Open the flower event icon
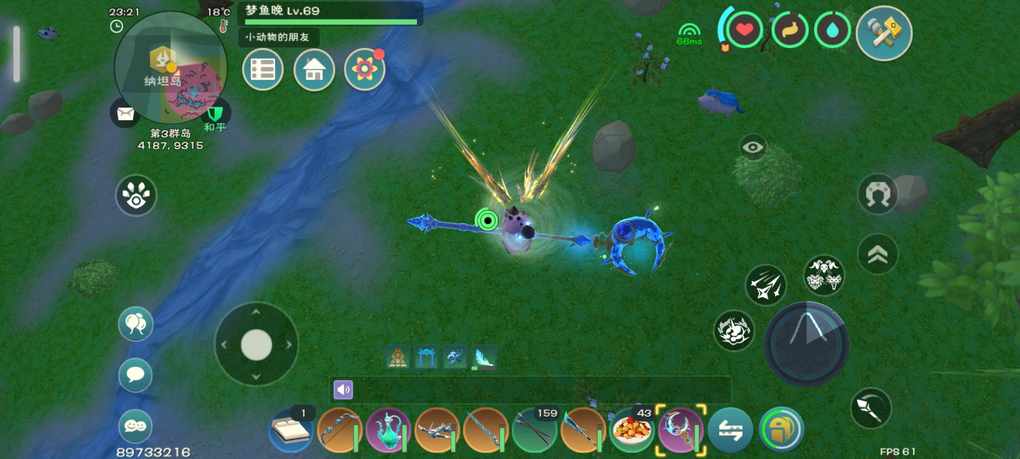 pos(365,70)
